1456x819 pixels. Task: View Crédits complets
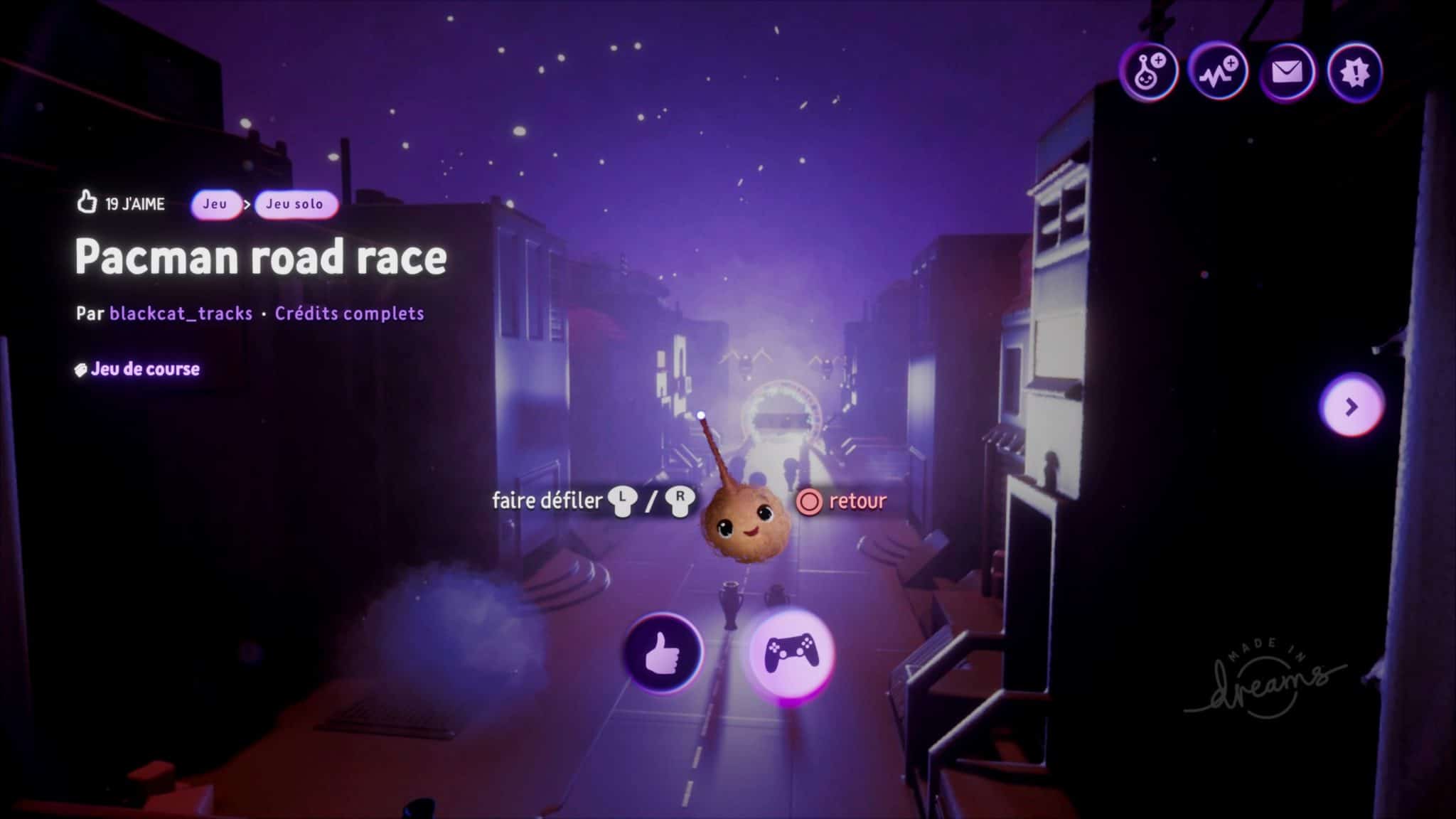click(349, 314)
